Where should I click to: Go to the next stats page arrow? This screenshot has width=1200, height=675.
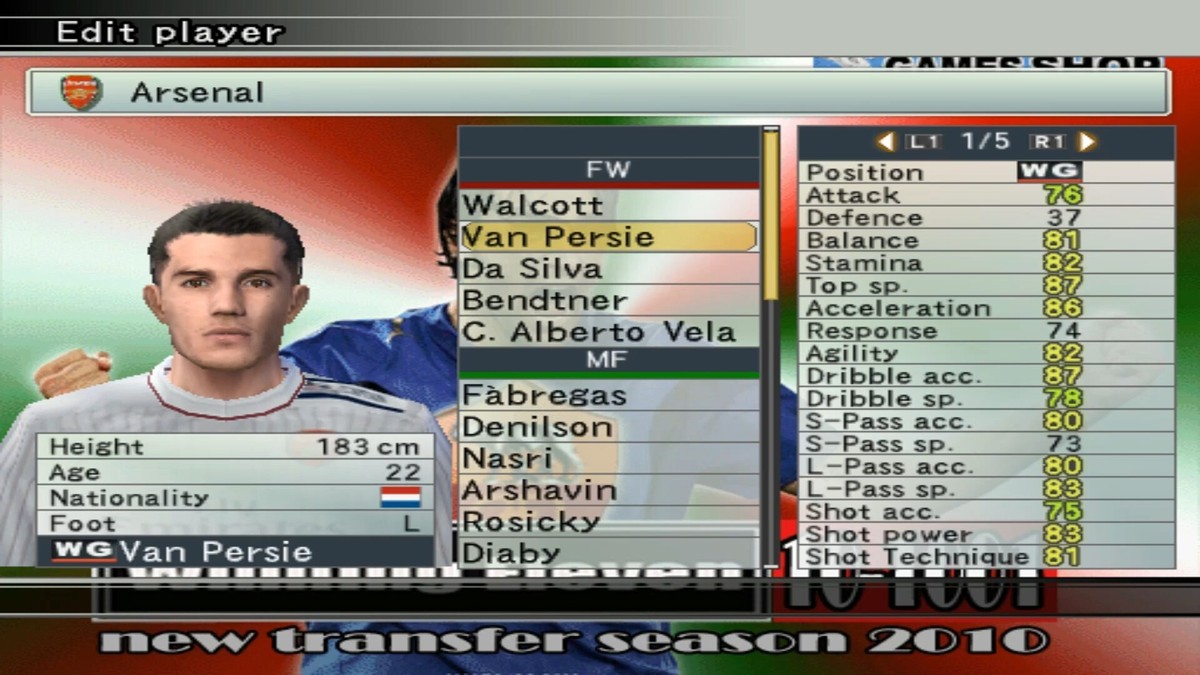[x=1087, y=142]
